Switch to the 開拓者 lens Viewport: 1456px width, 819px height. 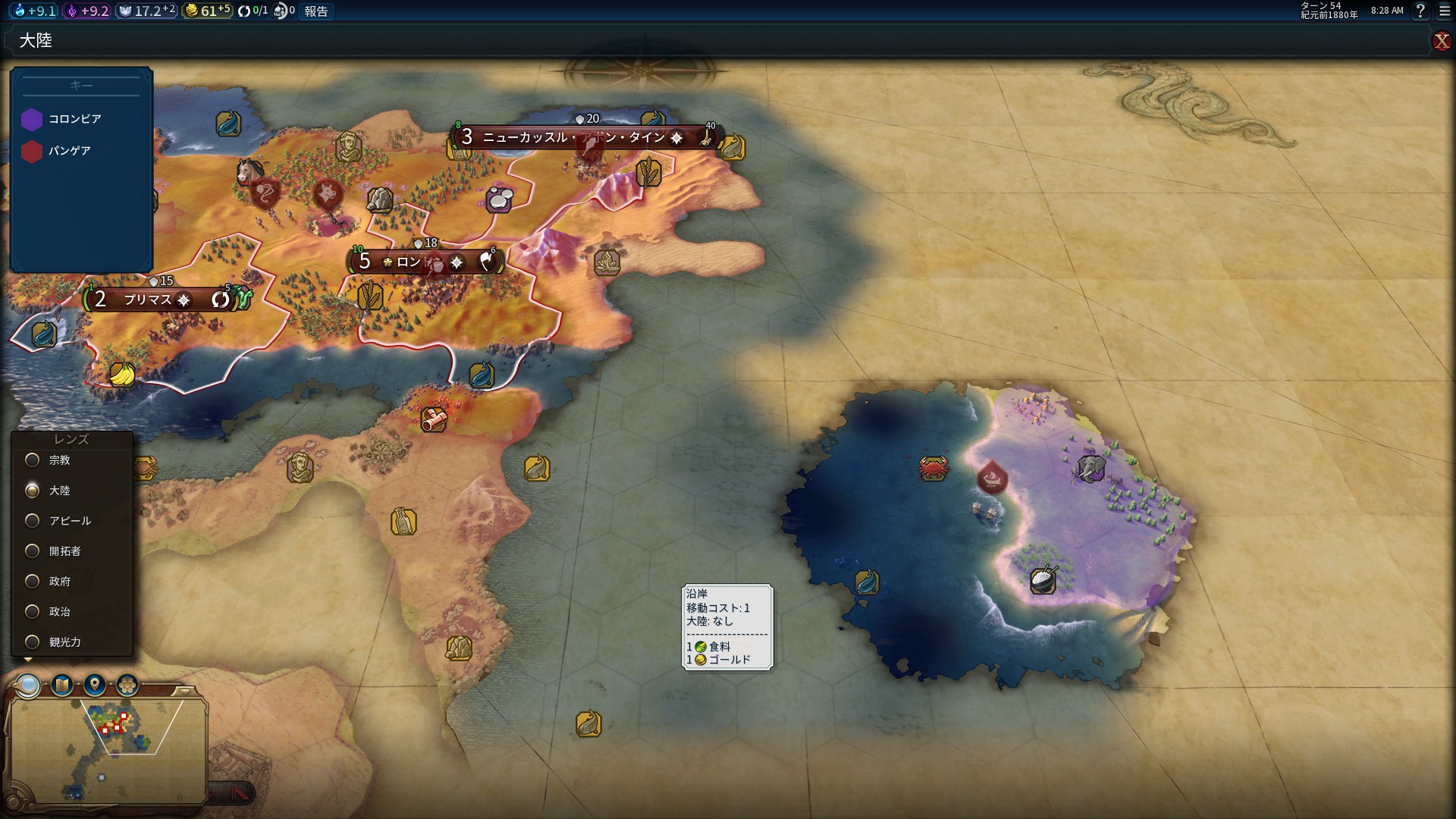33,551
